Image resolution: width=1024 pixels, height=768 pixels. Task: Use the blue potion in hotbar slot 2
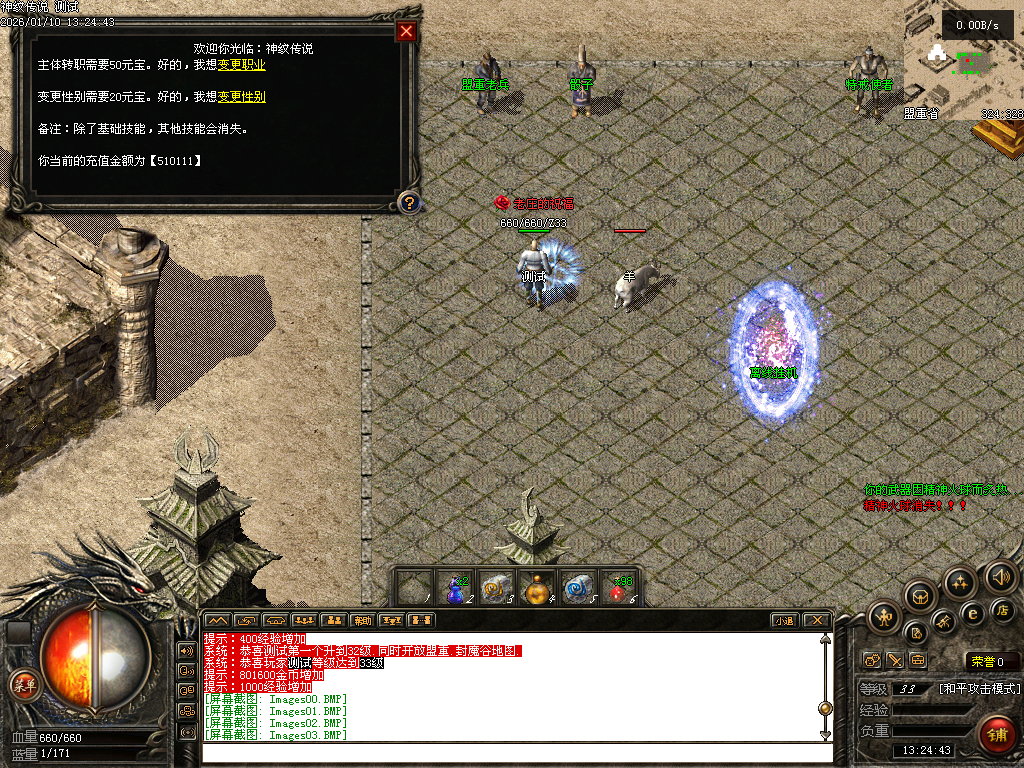click(x=457, y=589)
